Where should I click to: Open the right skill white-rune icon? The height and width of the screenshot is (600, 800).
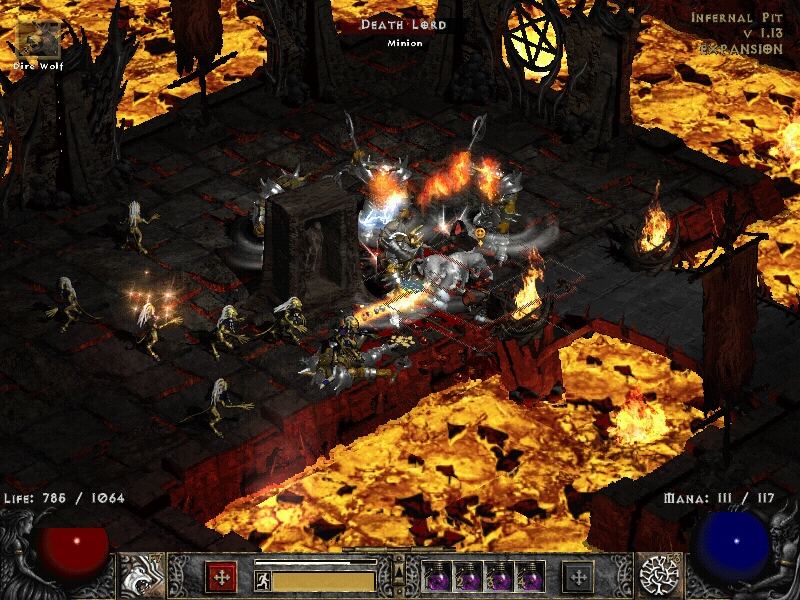[660, 575]
